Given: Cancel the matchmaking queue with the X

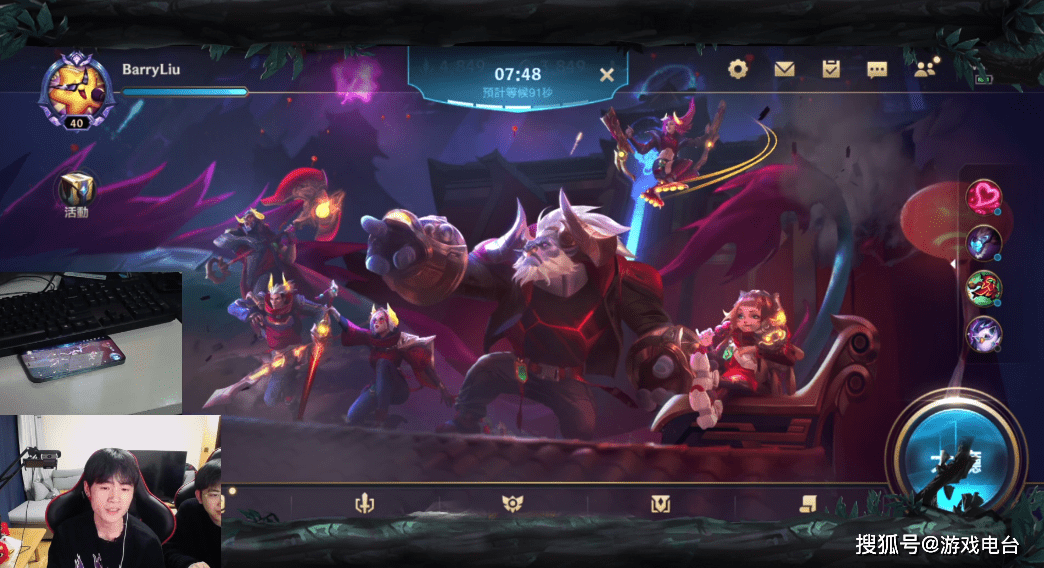Looking at the screenshot, I should pos(606,74).
